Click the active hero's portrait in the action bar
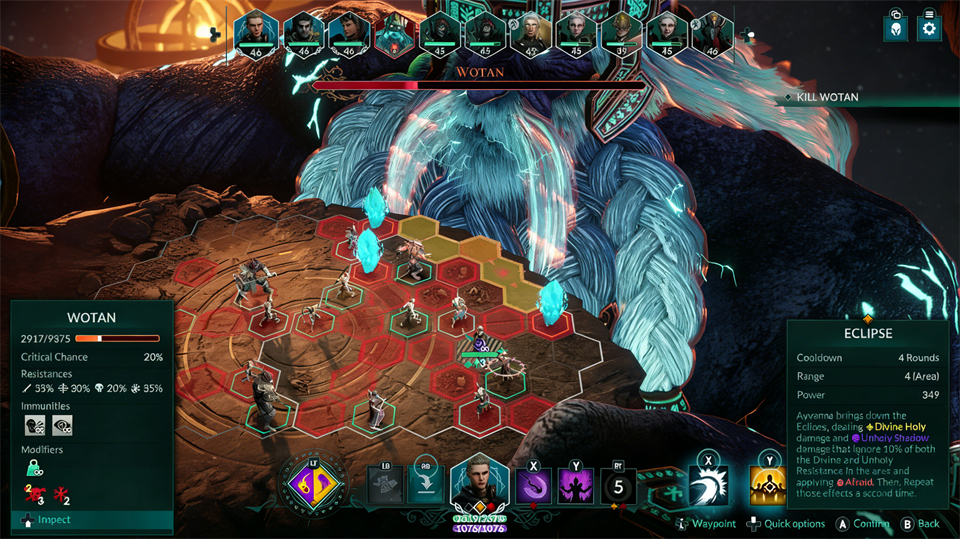Viewport: 960px width, 539px height. point(479,486)
